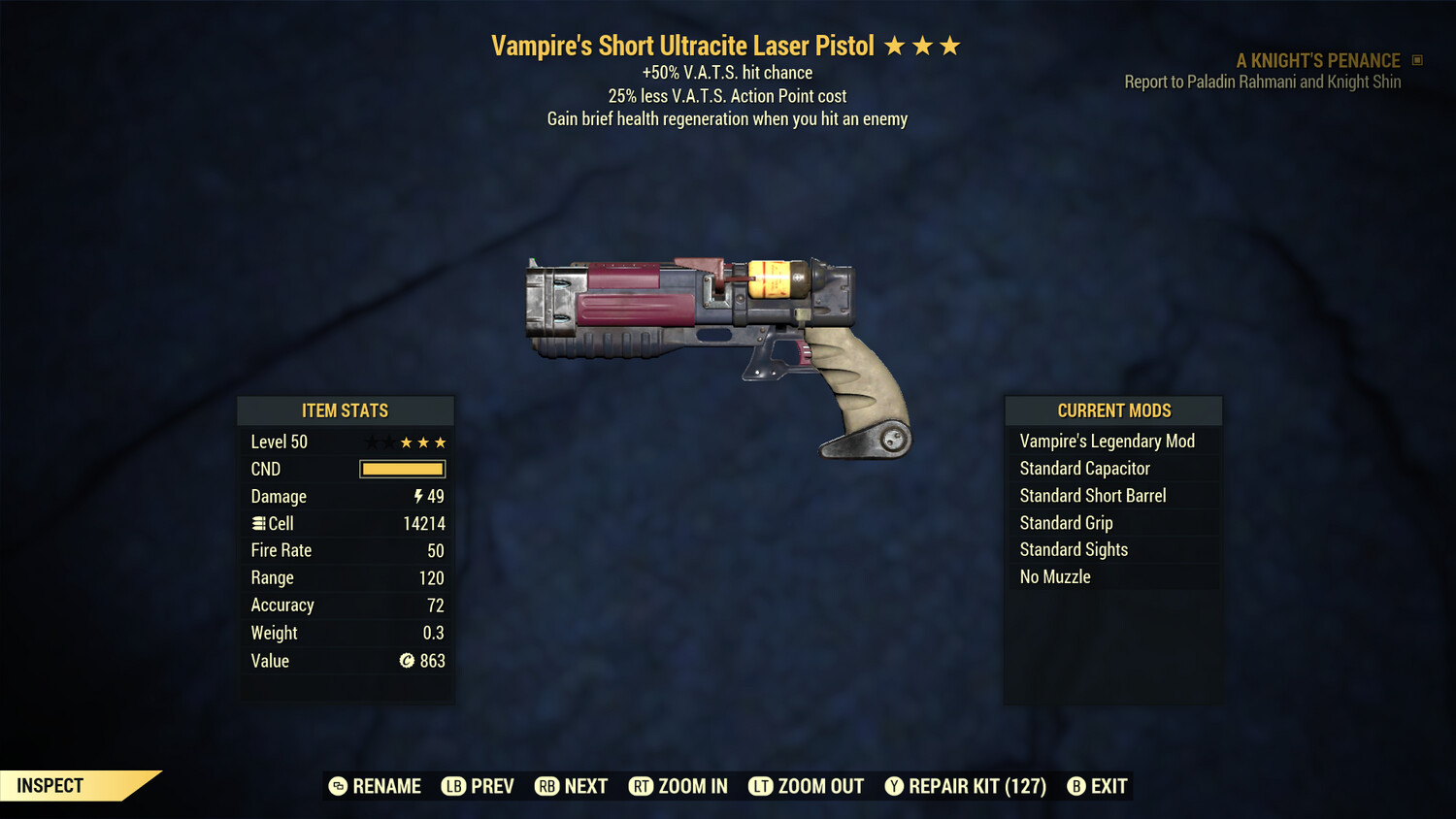
Task: Click the A Knight's Penance quest header
Action: (x=1316, y=60)
